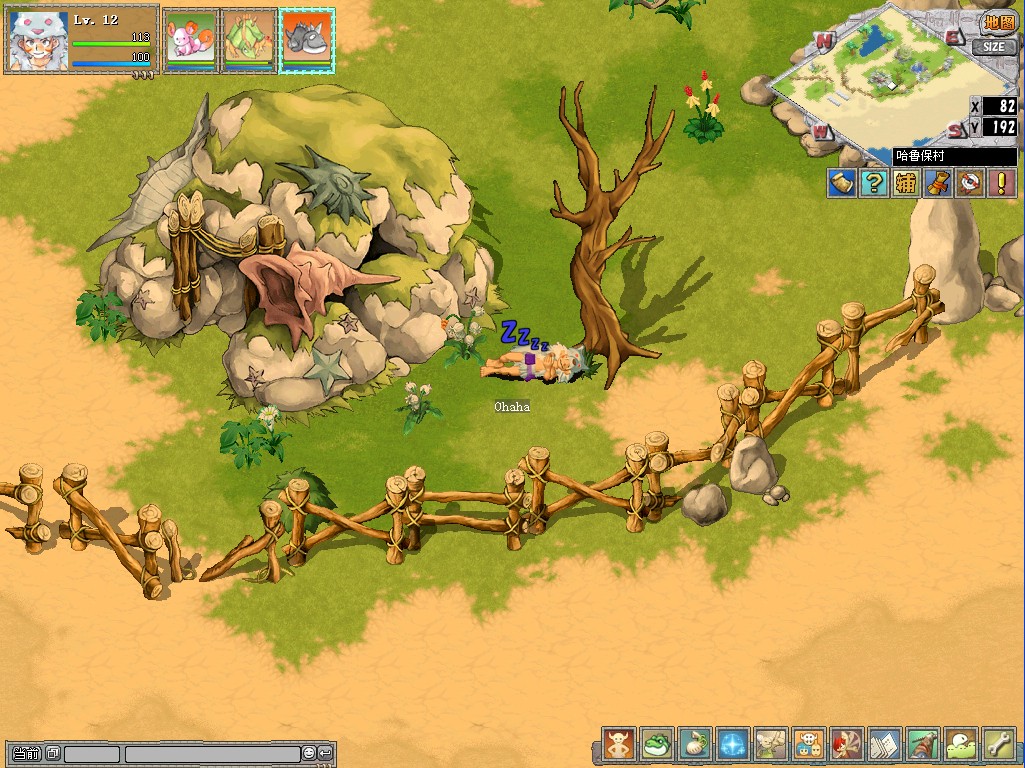Viewport: 1025px width, 768px height.
Task: Click the lifebuoy ring icon
Action: click(969, 183)
